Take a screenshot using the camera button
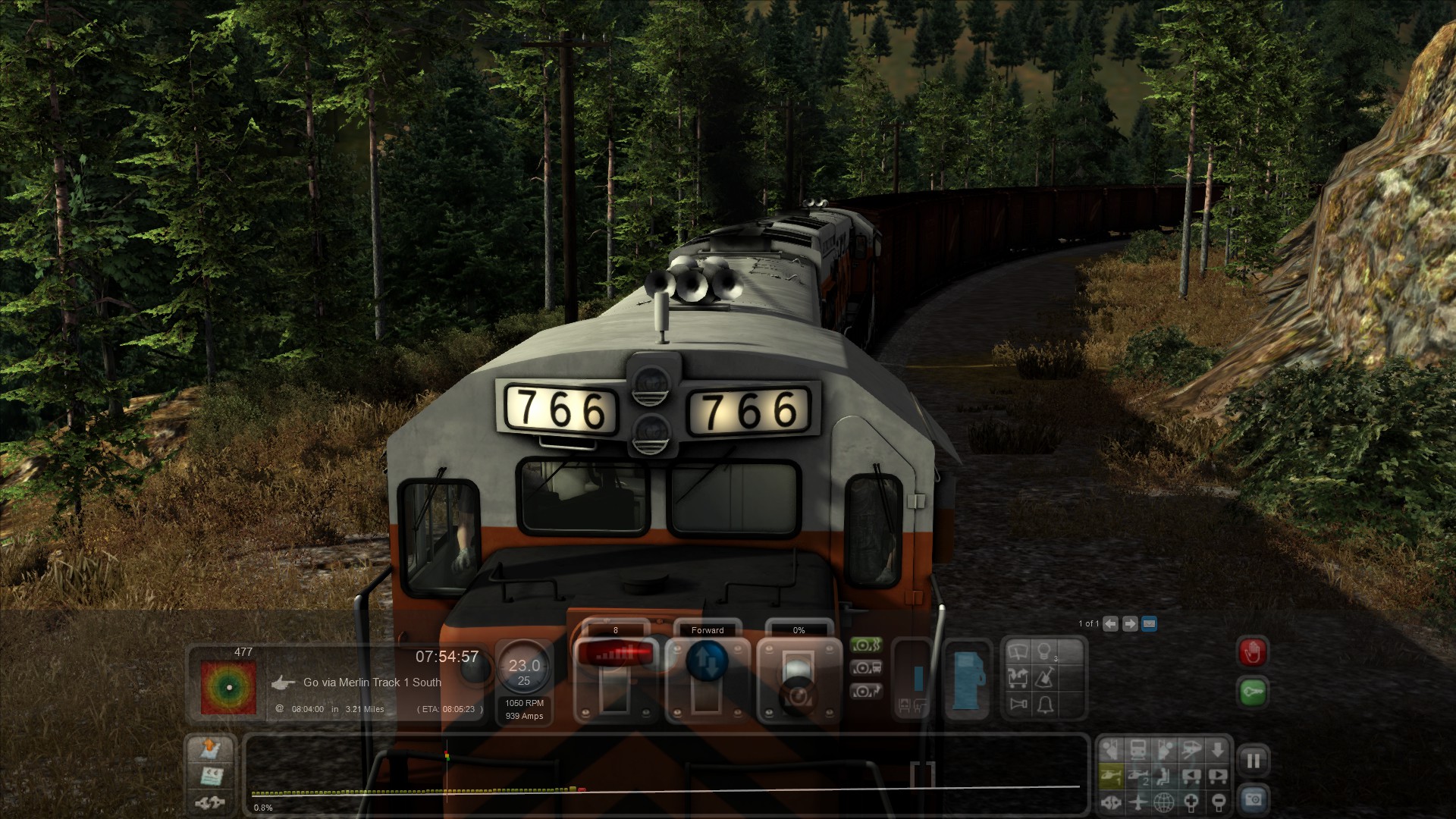 point(1253,799)
